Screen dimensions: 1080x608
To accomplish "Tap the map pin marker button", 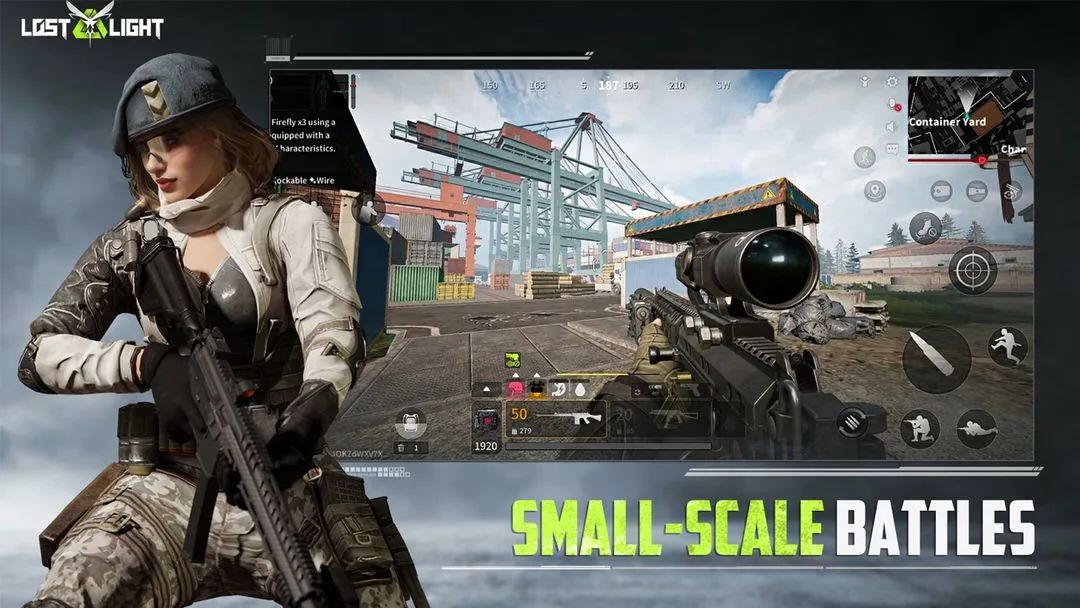I will (875, 190).
